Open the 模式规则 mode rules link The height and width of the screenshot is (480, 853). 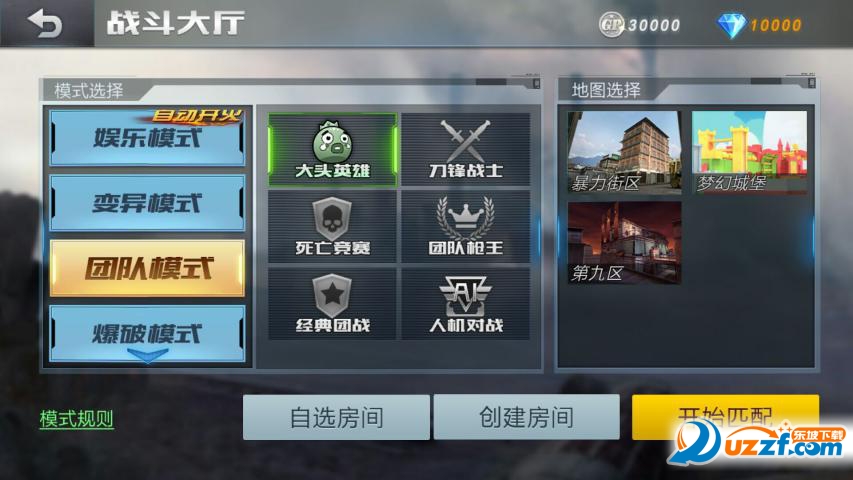(x=77, y=419)
